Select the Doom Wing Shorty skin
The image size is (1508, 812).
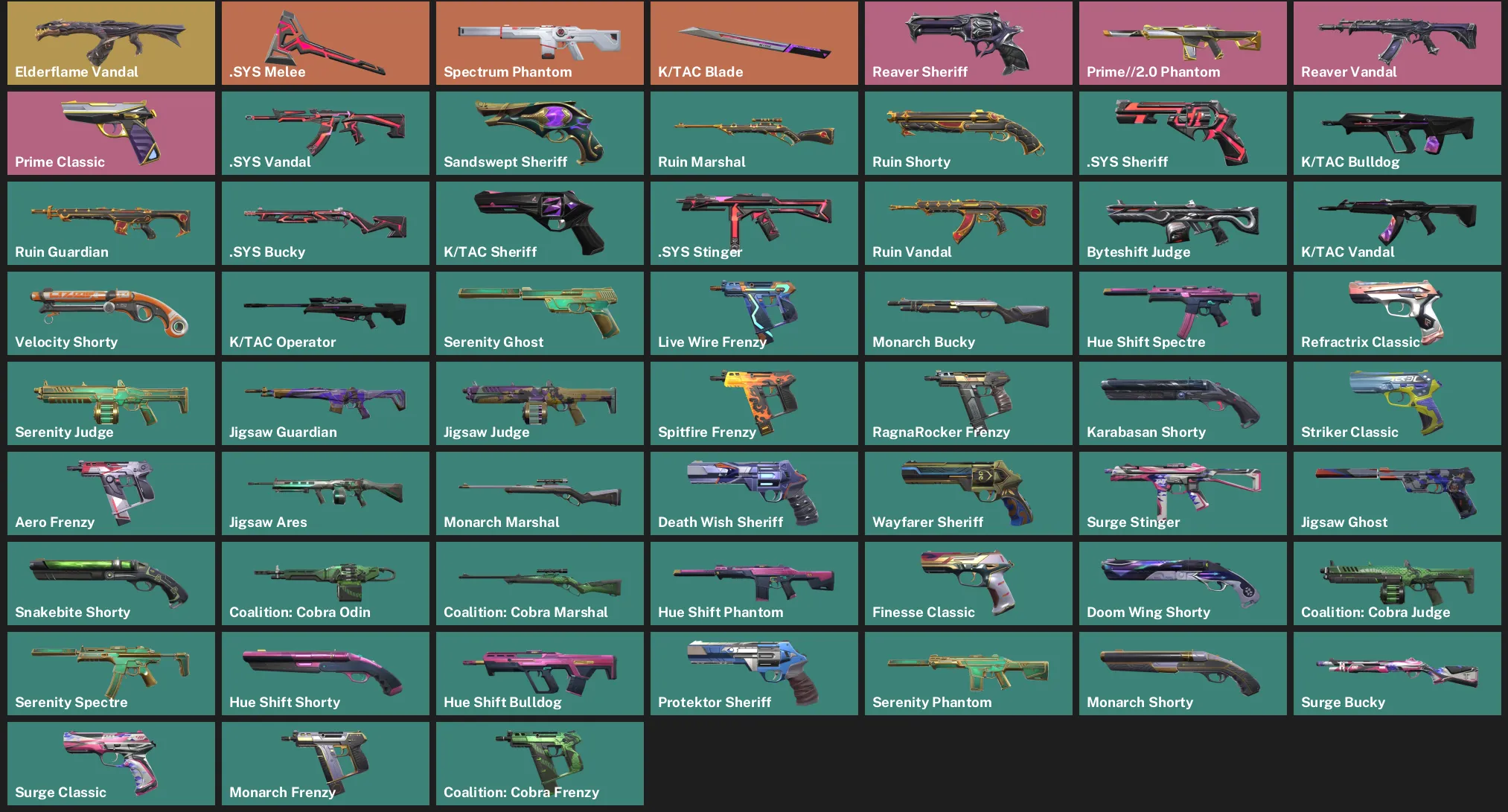1182,583
